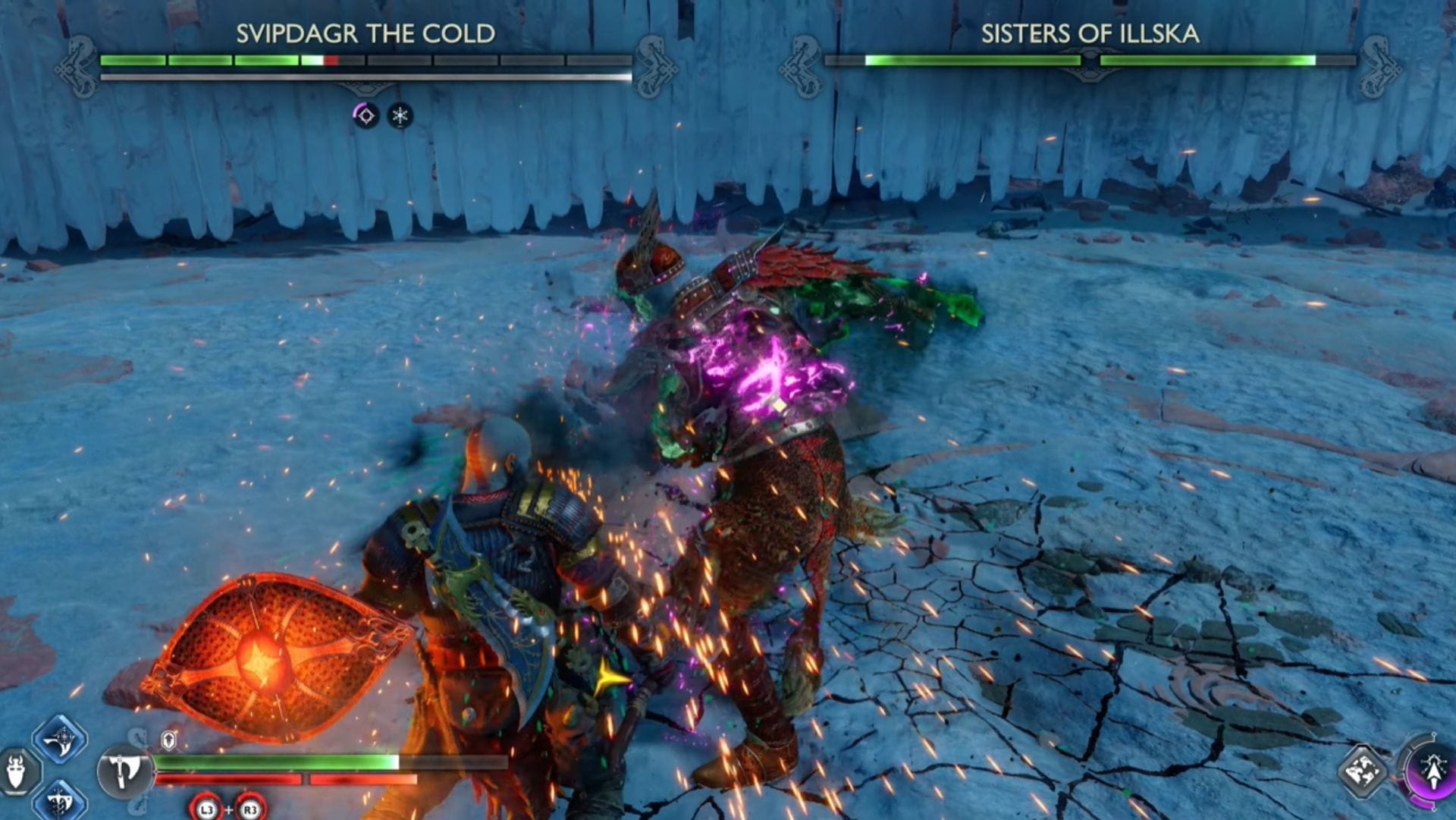Click the frost snowflake status icon
This screenshot has height=820, width=1456.
(x=398, y=115)
